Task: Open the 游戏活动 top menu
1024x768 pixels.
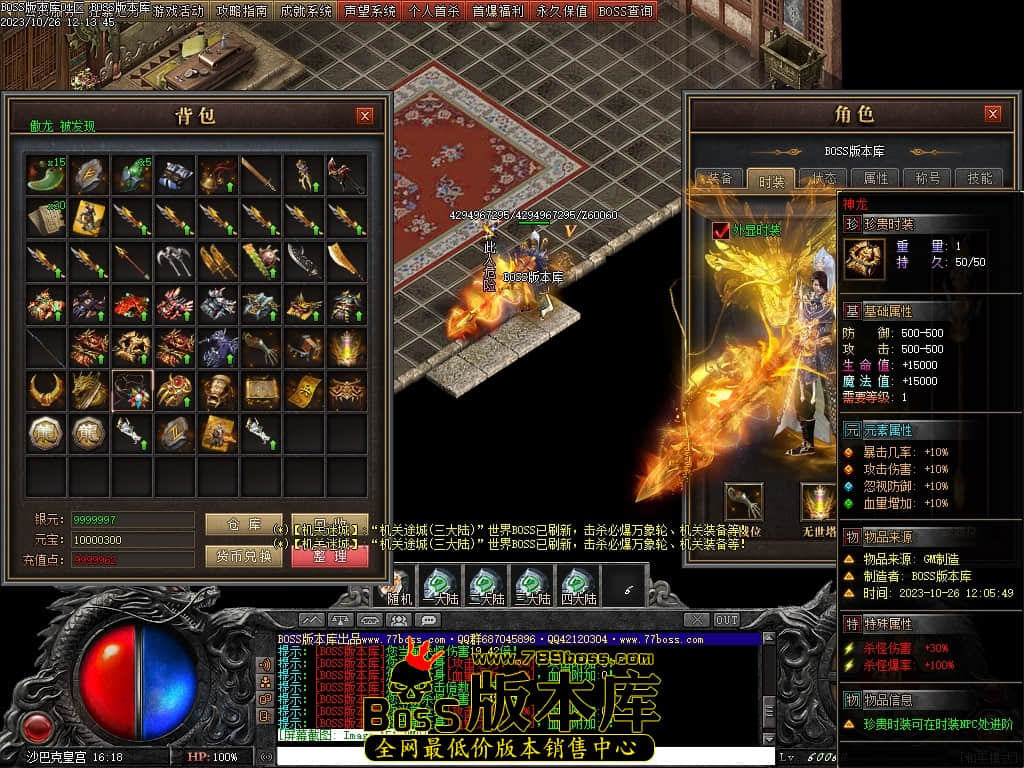Action: tap(179, 12)
